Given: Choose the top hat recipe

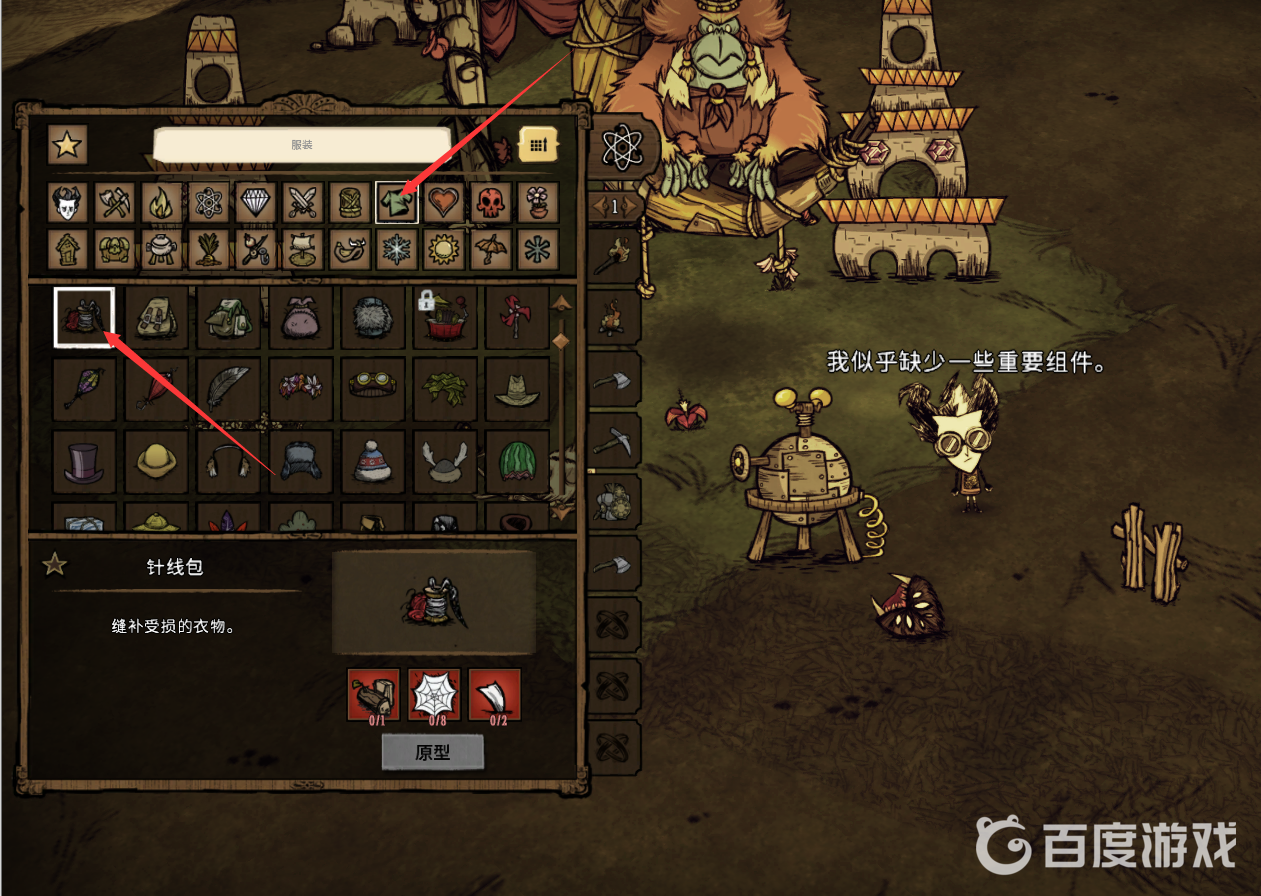Looking at the screenshot, I should 84,462.
